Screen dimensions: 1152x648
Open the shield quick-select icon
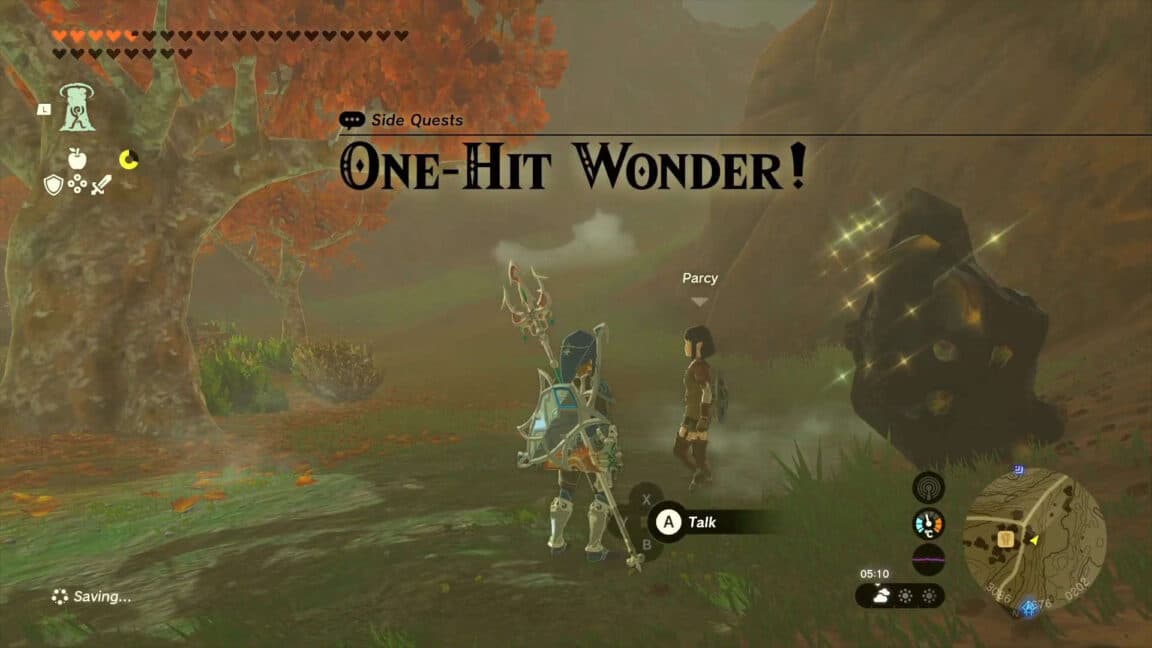click(53, 184)
